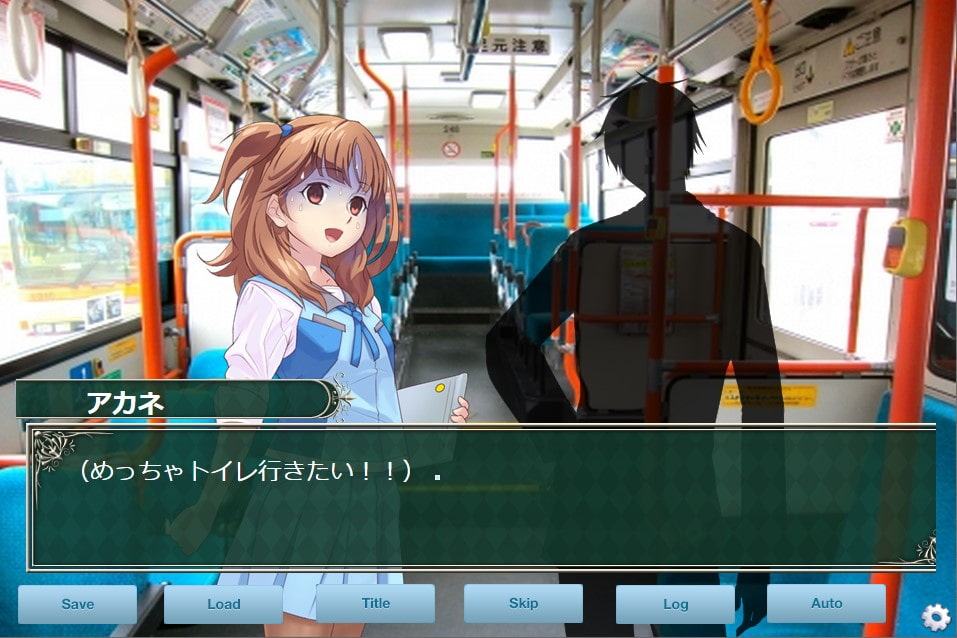
Task: Return to the Title screen
Action: (375, 603)
